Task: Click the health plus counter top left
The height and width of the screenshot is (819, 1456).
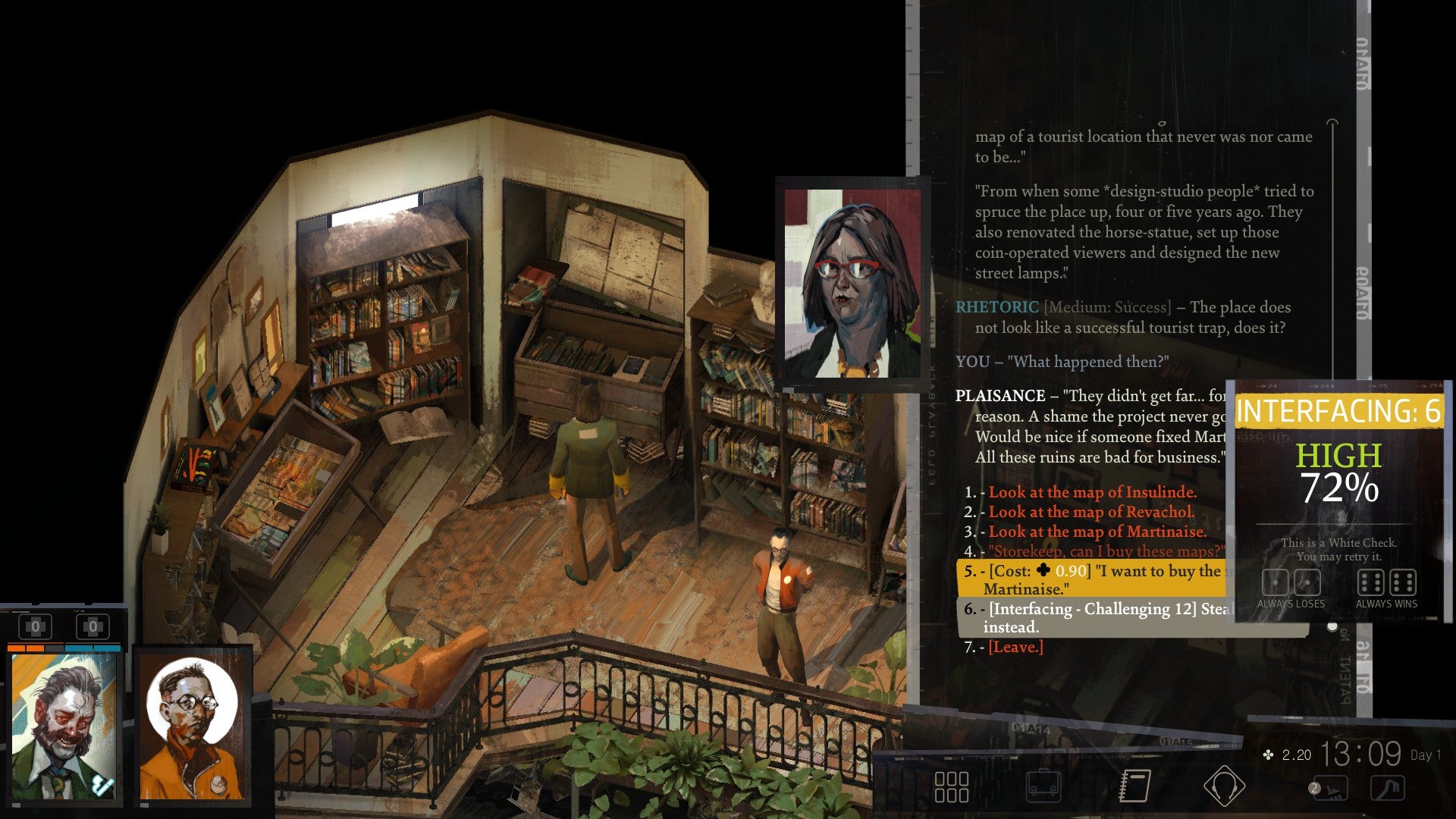Action: (x=36, y=626)
